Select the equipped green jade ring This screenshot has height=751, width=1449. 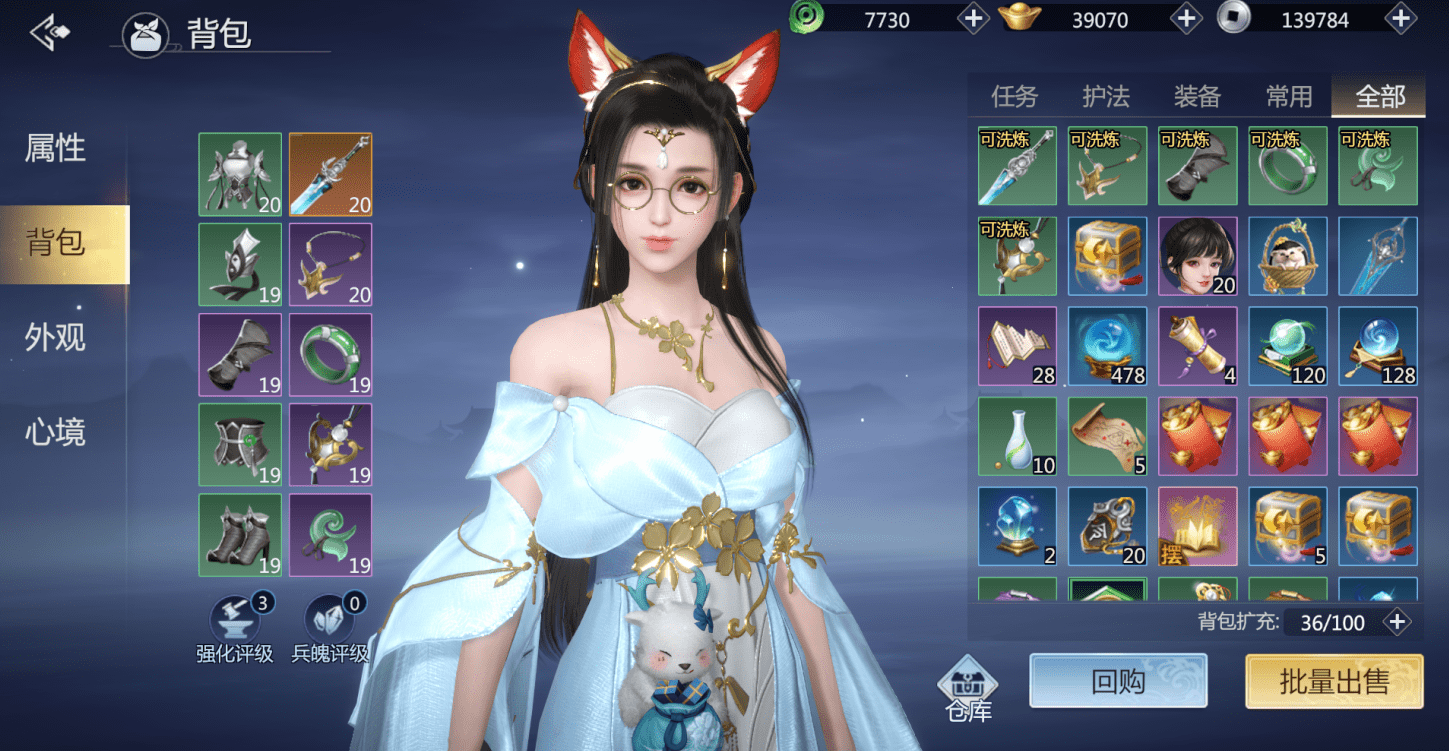click(x=330, y=355)
